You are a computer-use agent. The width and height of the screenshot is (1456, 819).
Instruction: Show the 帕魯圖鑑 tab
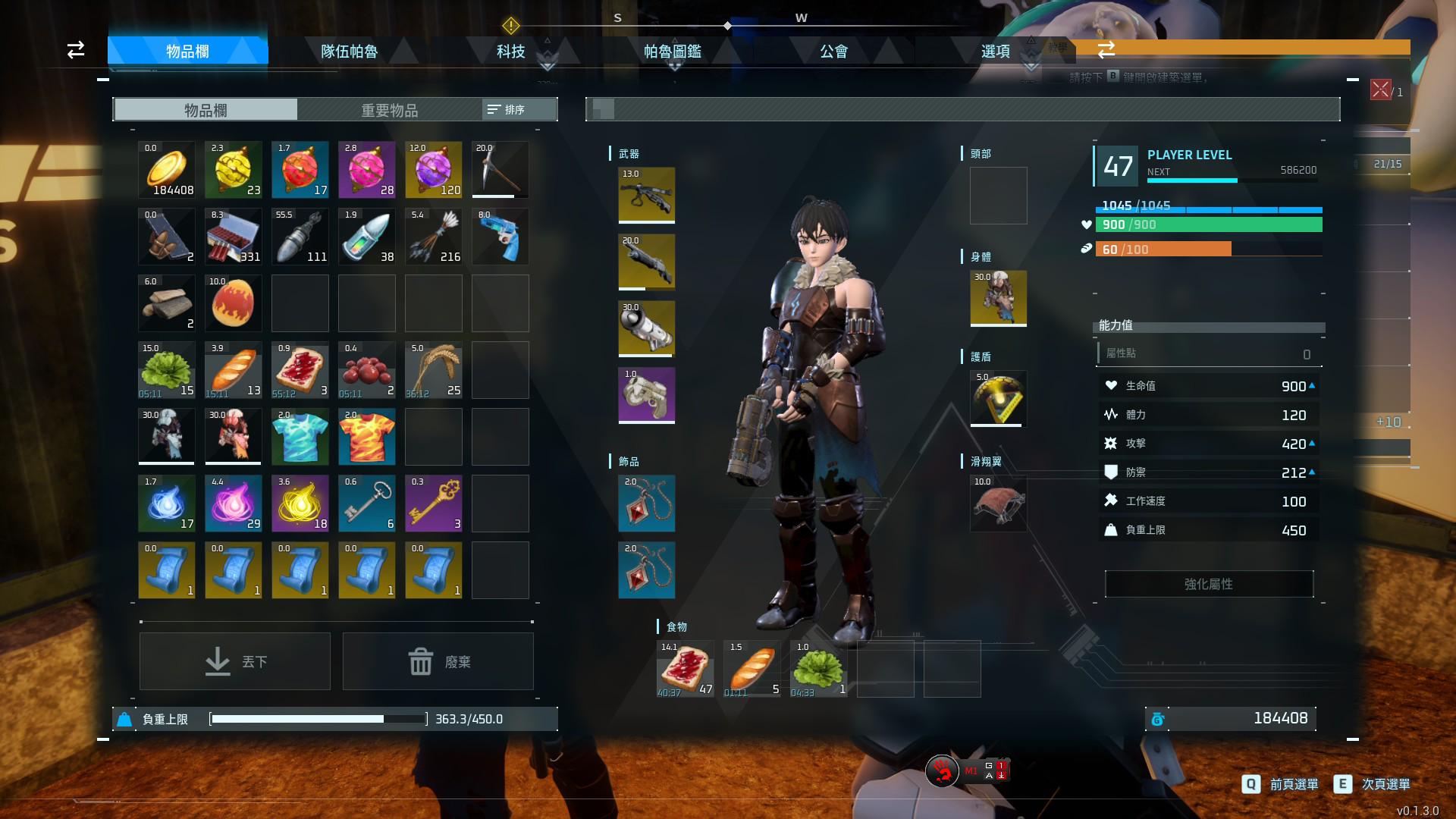pos(672,51)
